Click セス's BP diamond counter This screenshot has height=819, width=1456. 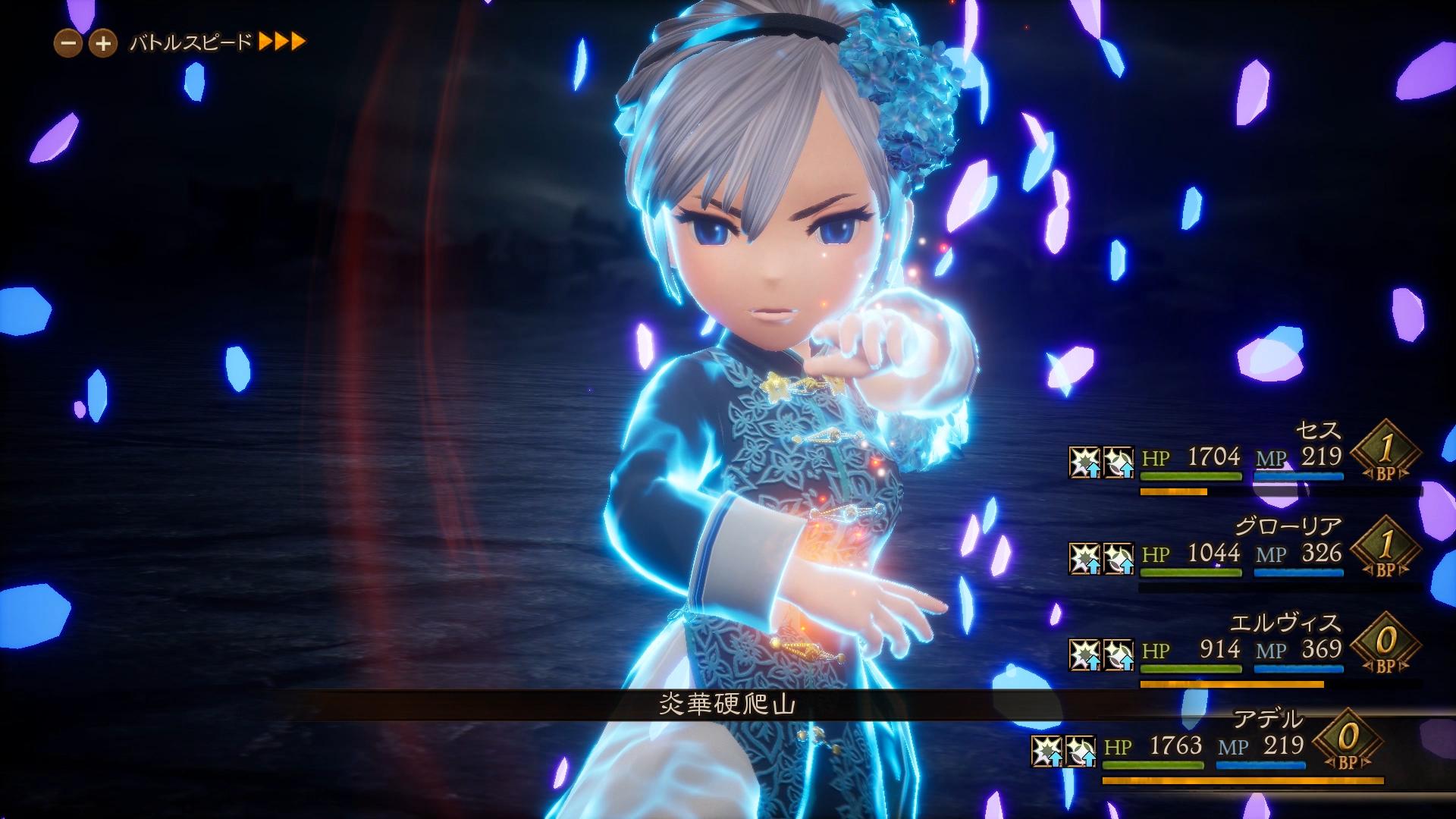[x=1385, y=452]
